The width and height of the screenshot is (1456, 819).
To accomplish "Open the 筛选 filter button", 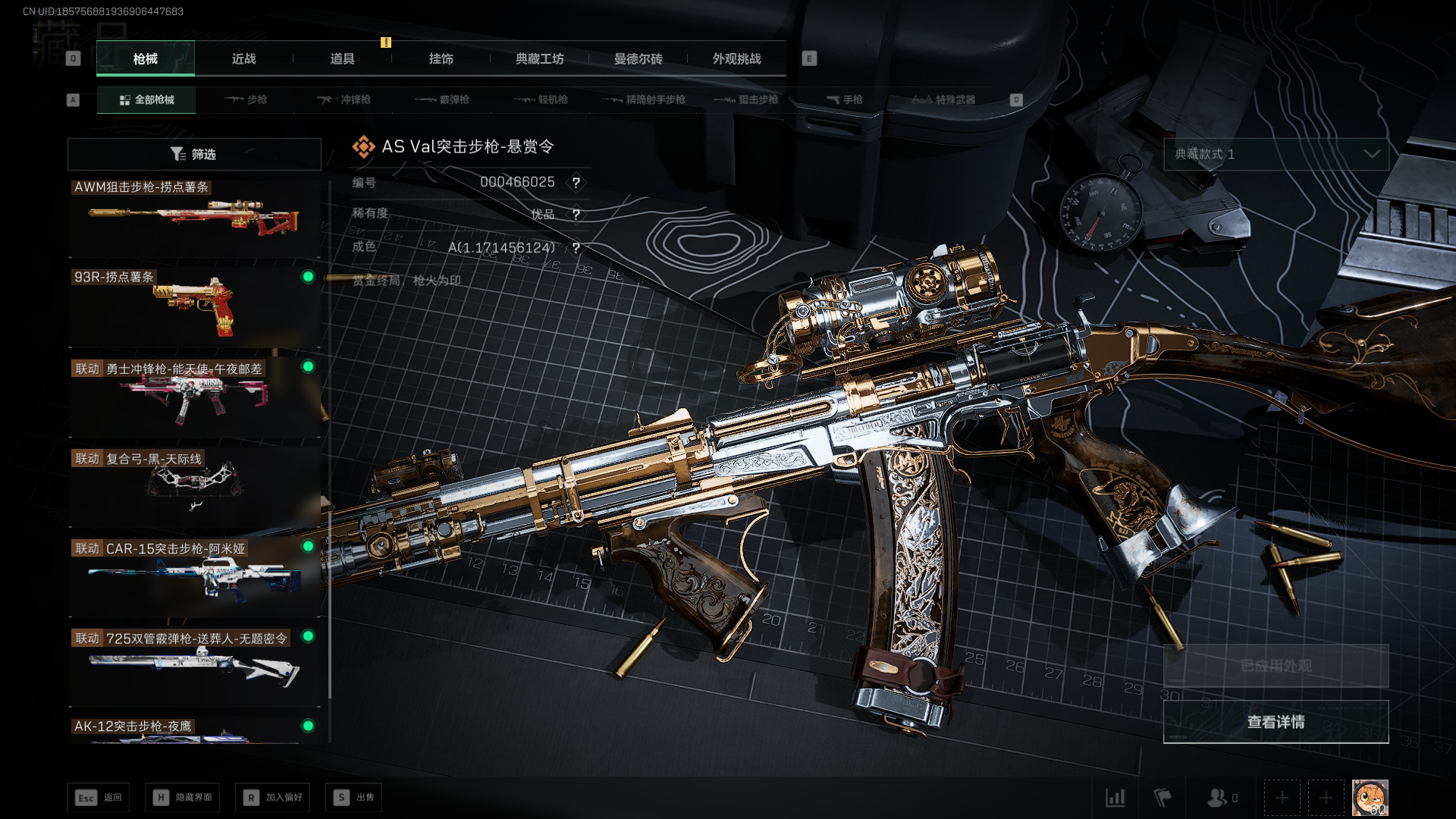I will point(194,154).
